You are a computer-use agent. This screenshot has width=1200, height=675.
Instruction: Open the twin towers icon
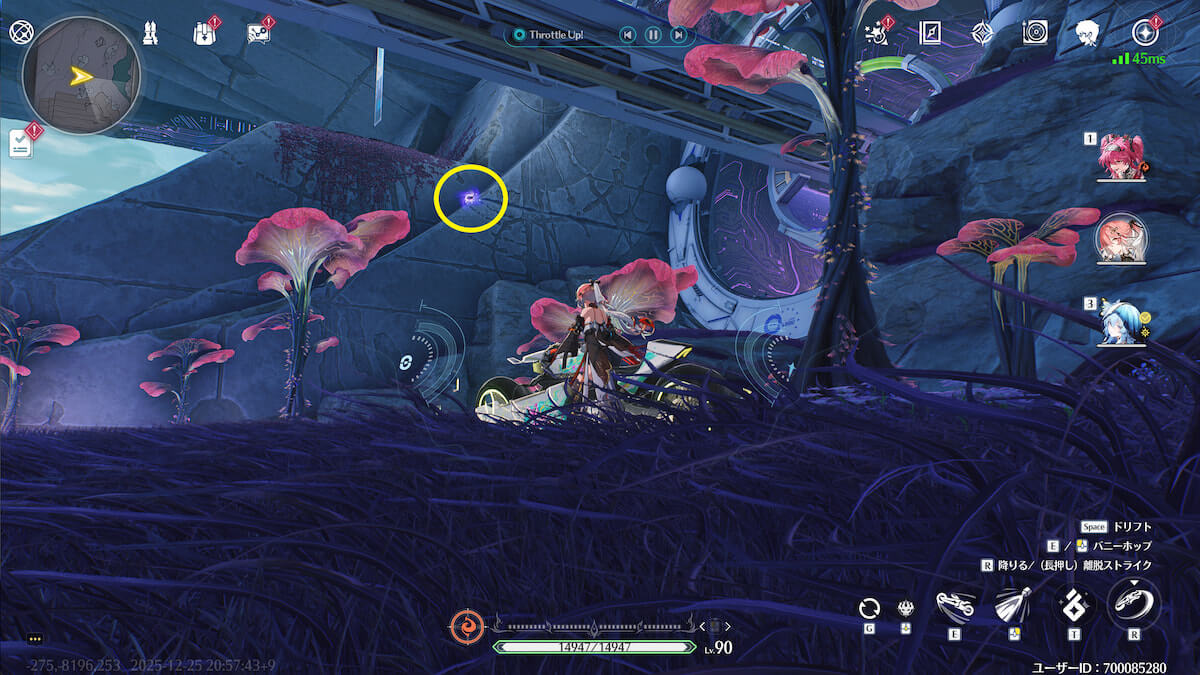[150, 33]
